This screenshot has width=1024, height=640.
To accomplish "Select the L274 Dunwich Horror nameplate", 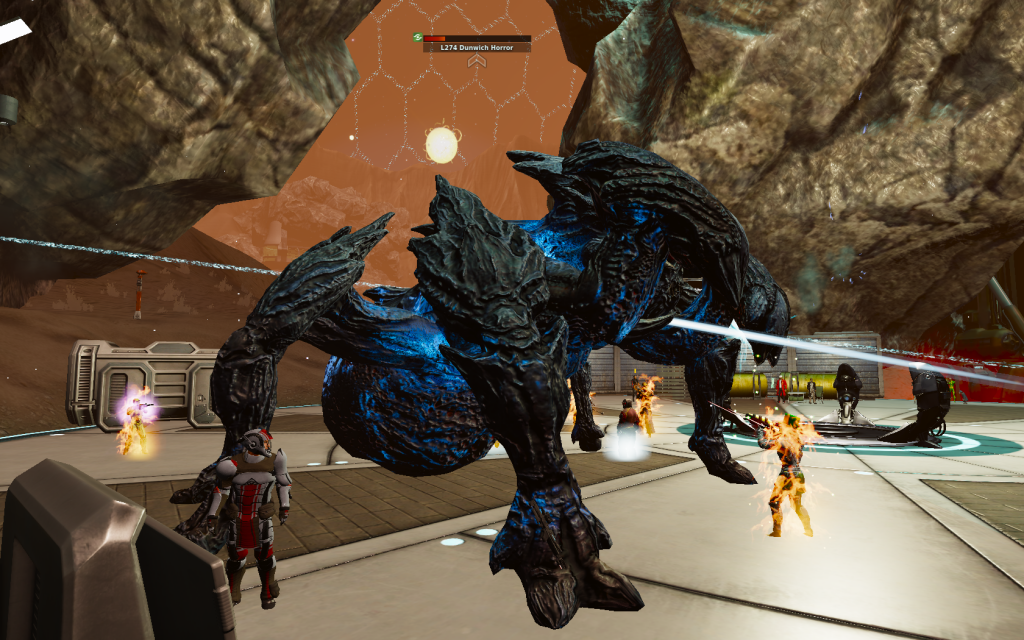I will click(476, 47).
